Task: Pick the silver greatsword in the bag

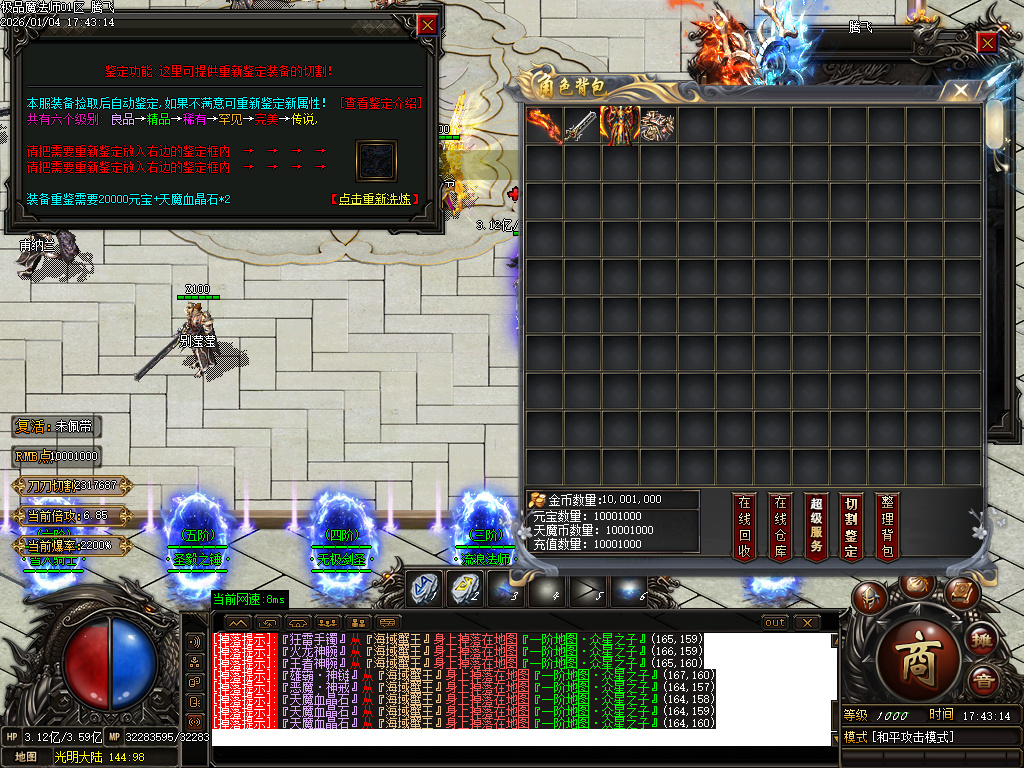Action: [x=582, y=125]
